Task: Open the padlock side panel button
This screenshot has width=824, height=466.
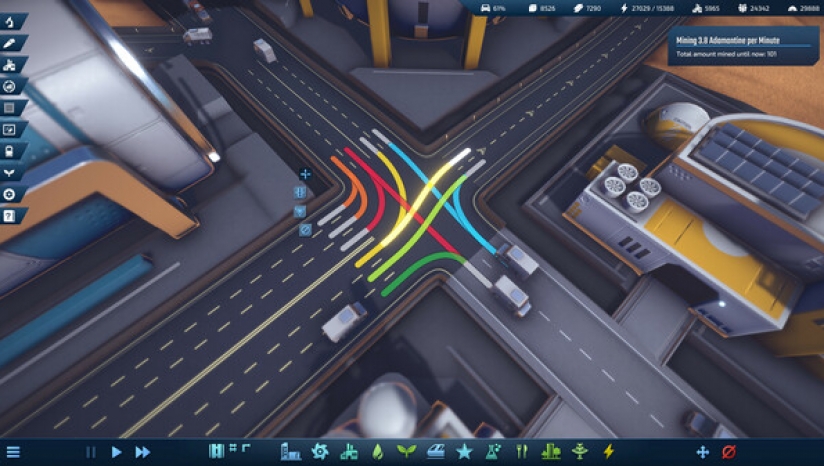Action: pyautogui.click(x=10, y=151)
